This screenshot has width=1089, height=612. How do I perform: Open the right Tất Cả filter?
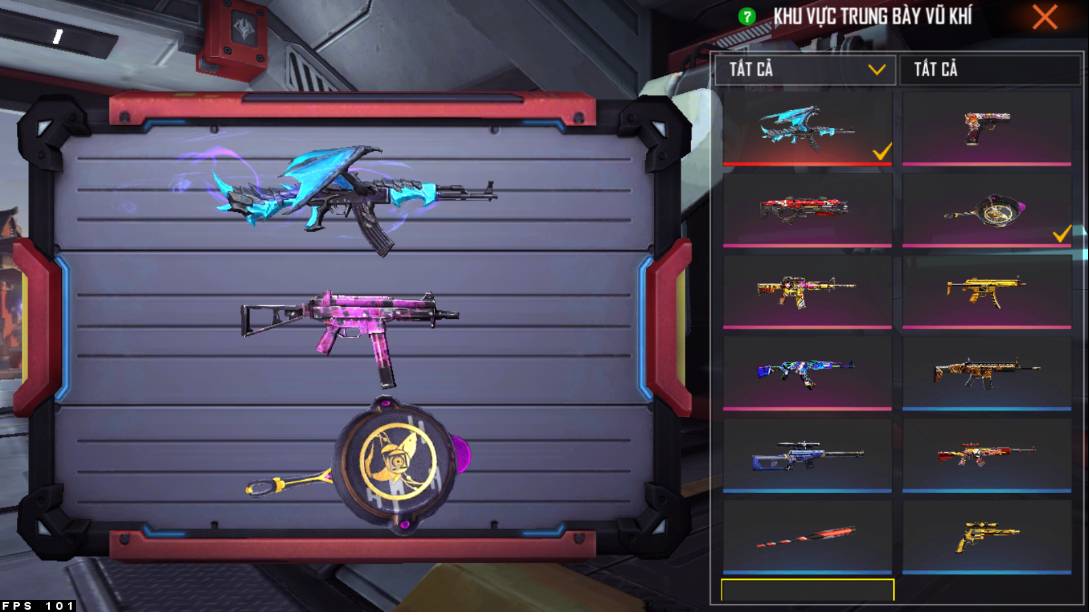tap(991, 70)
